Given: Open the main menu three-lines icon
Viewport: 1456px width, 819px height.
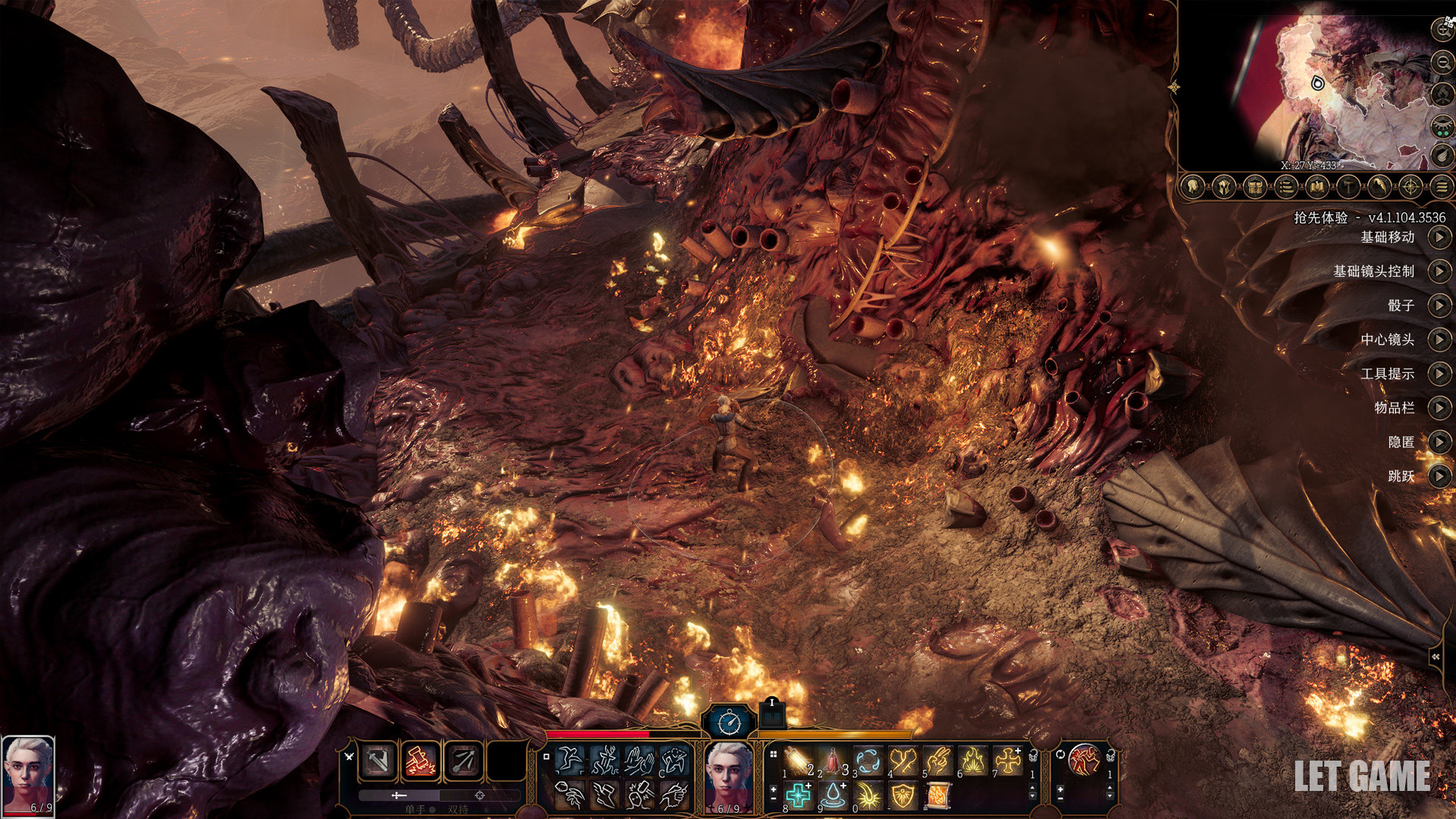Looking at the screenshot, I should point(1442,187).
